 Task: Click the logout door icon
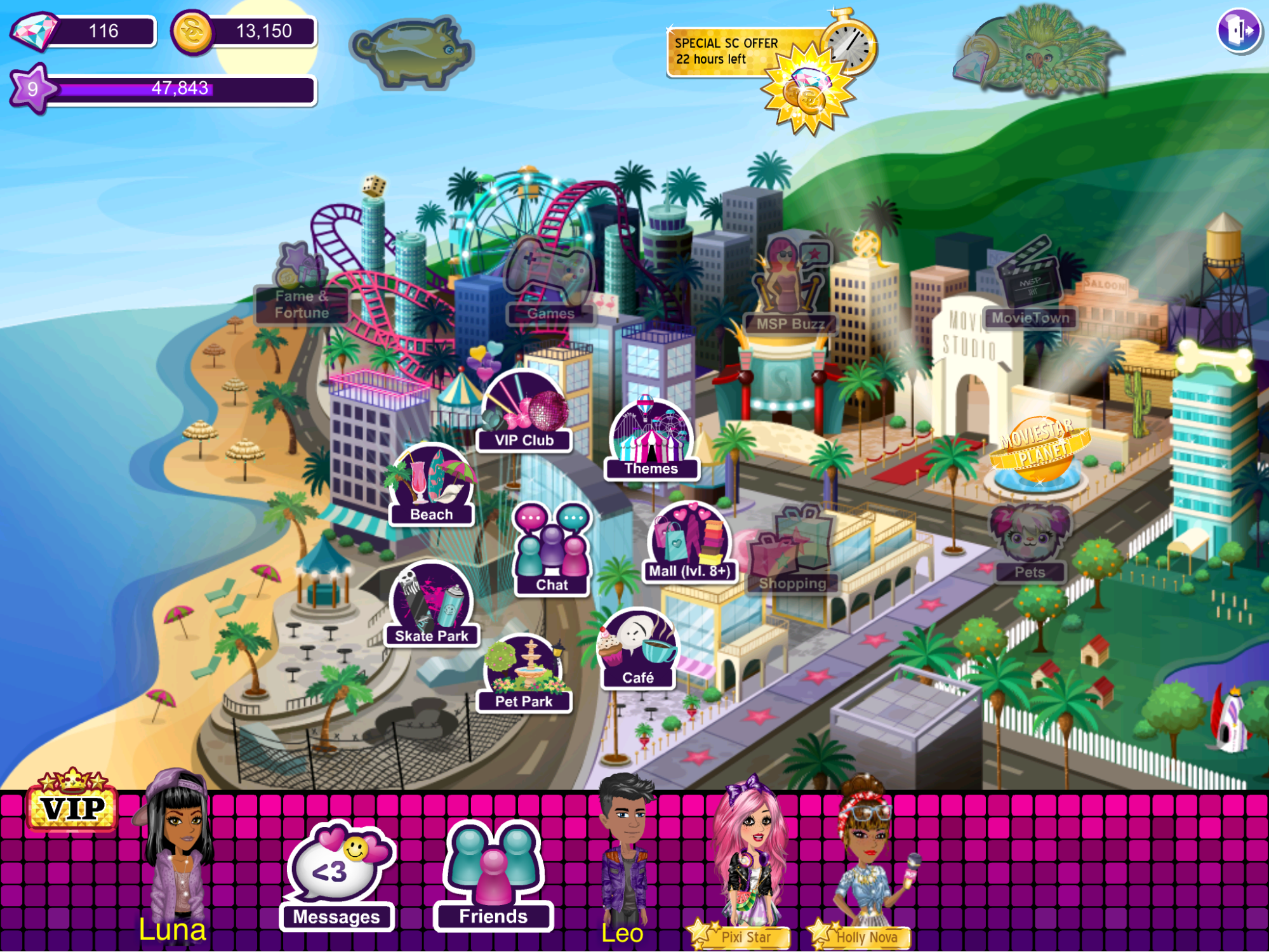point(1239,30)
